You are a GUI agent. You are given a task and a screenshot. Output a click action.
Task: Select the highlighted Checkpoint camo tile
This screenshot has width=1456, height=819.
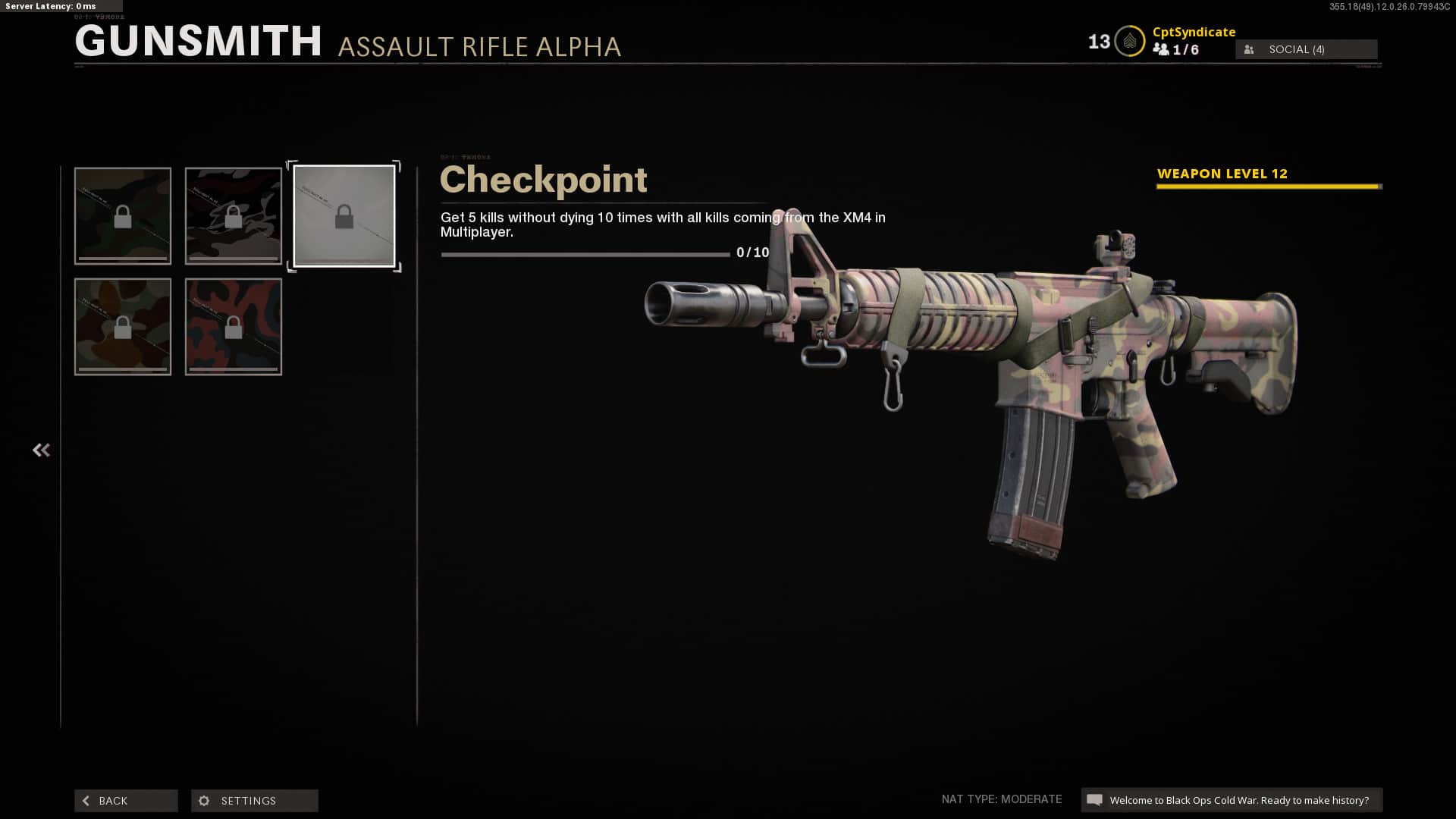click(344, 216)
